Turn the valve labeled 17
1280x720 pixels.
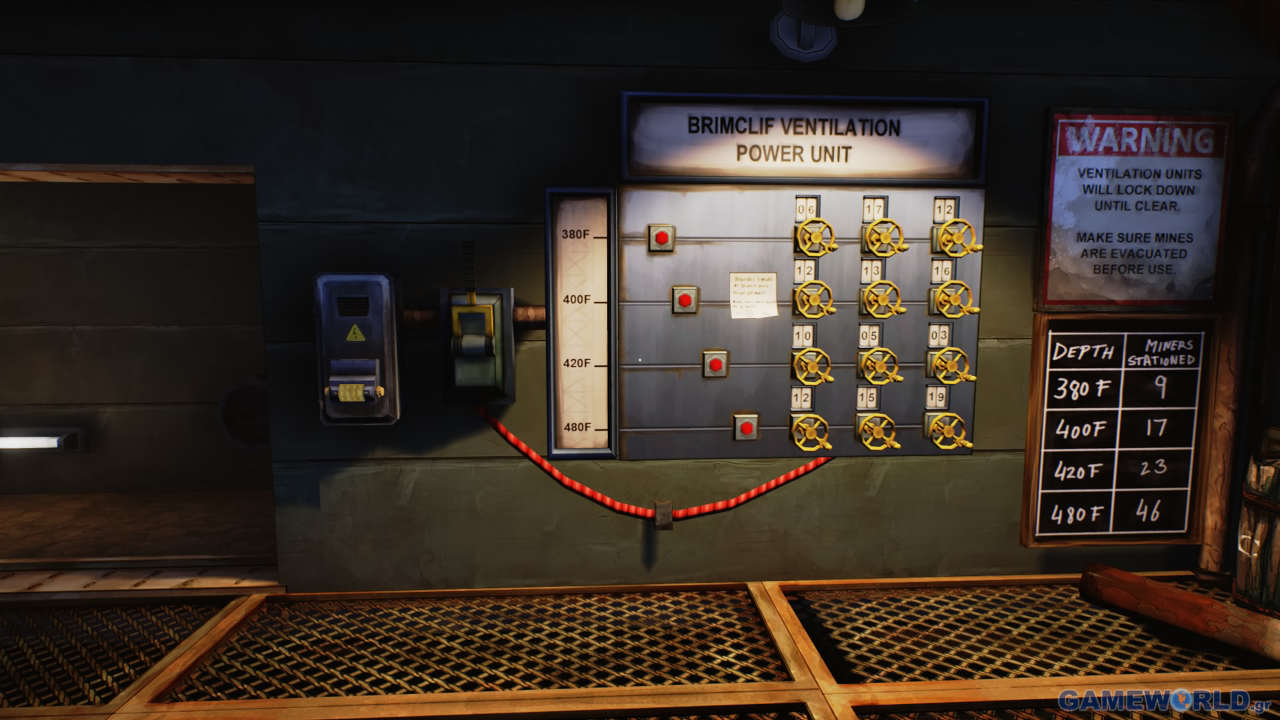[x=882, y=237]
